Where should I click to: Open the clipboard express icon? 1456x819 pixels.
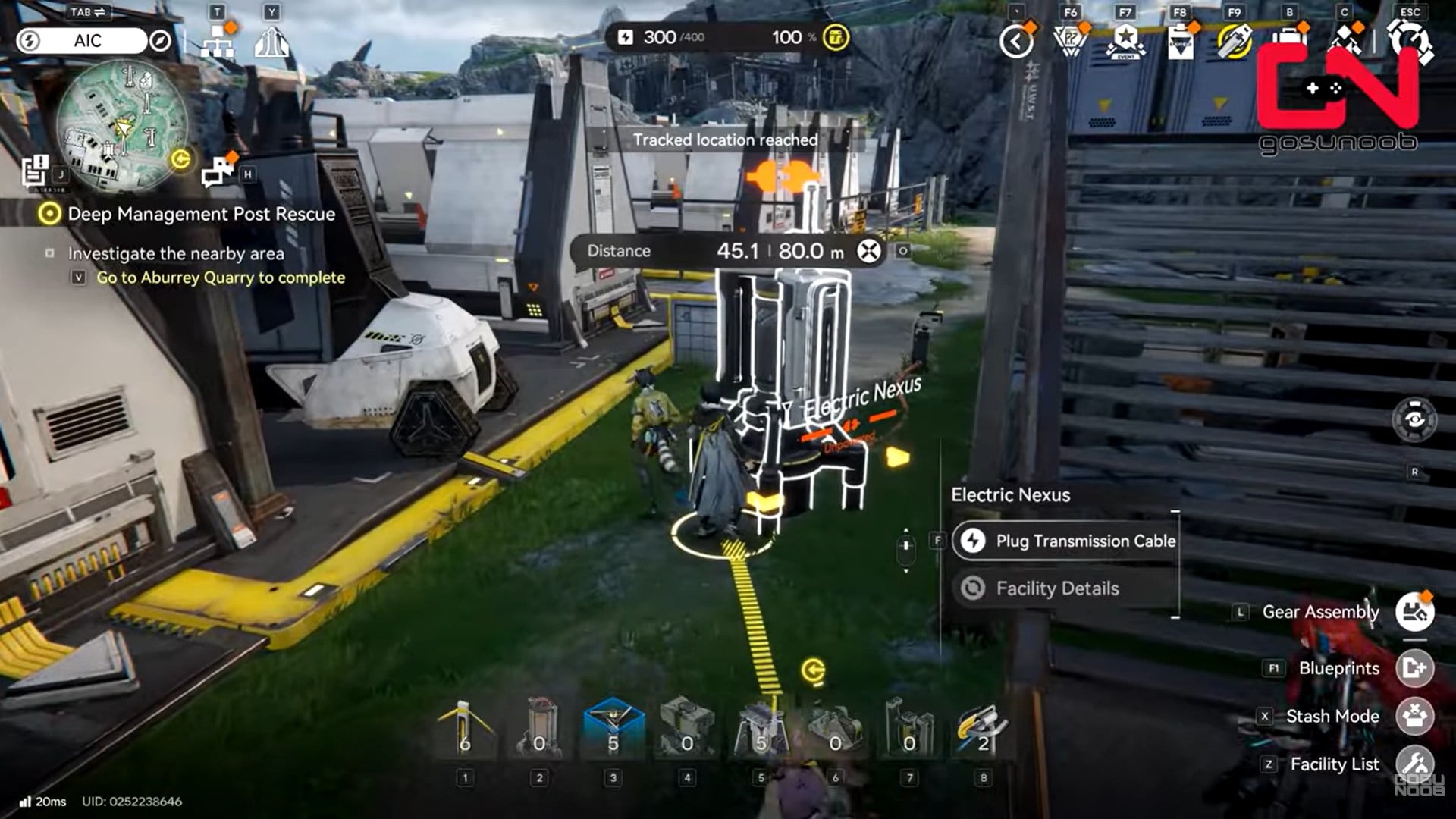tap(1180, 42)
